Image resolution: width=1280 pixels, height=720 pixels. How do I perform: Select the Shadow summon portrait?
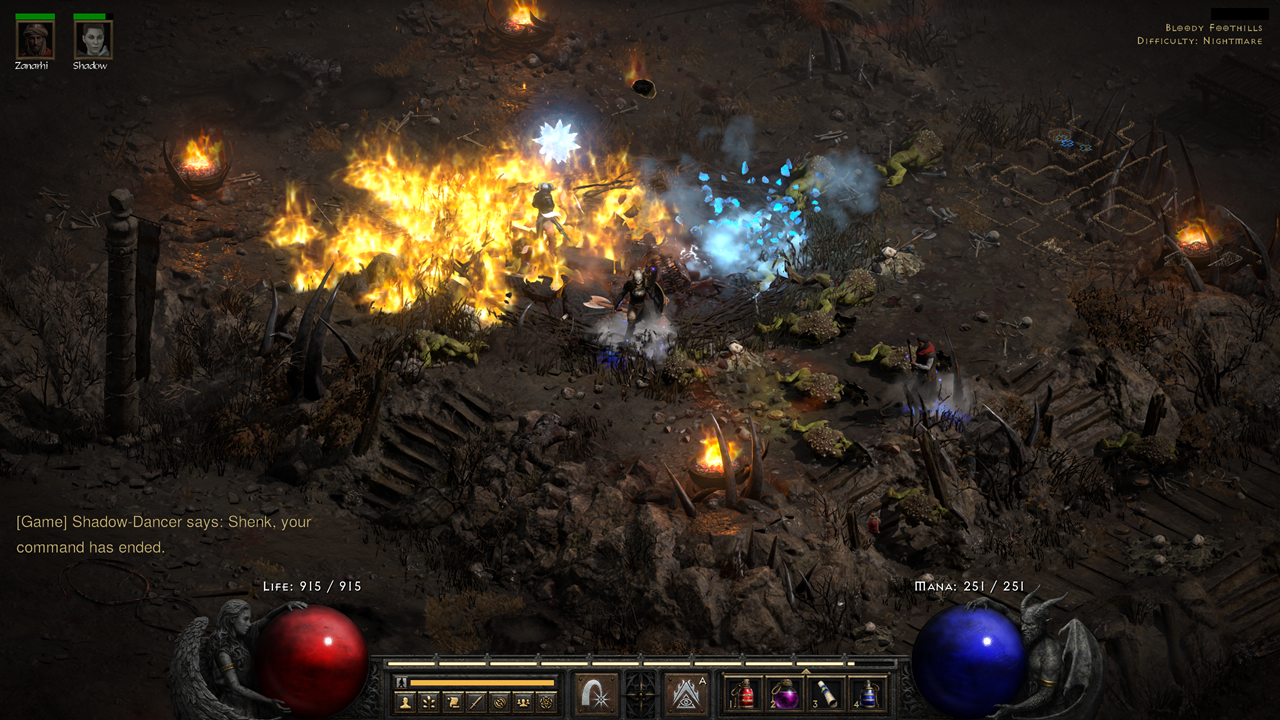coord(92,39)
